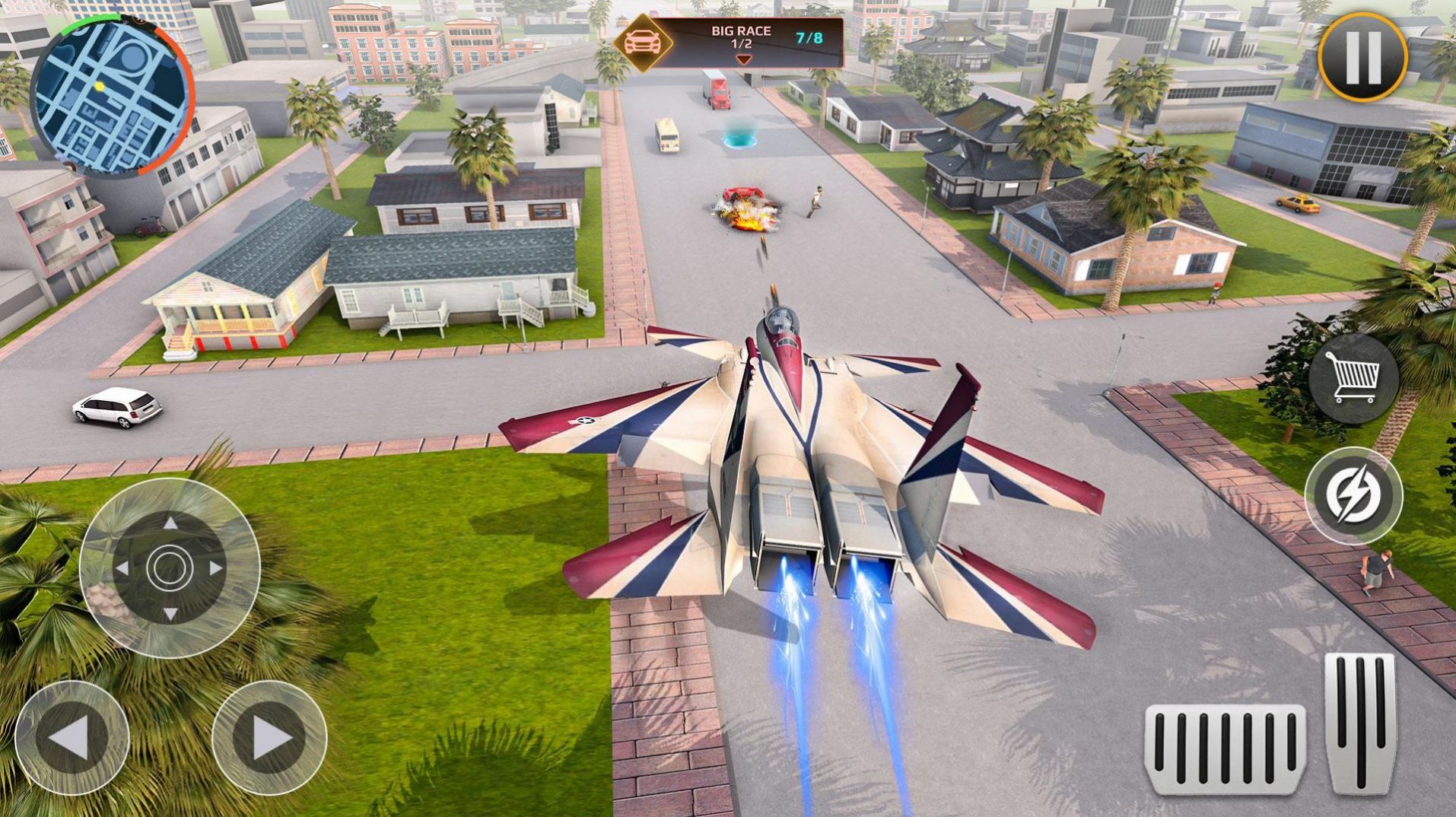
Task: Open the shop via the shopping cart icon
Action: point(1353,377)
